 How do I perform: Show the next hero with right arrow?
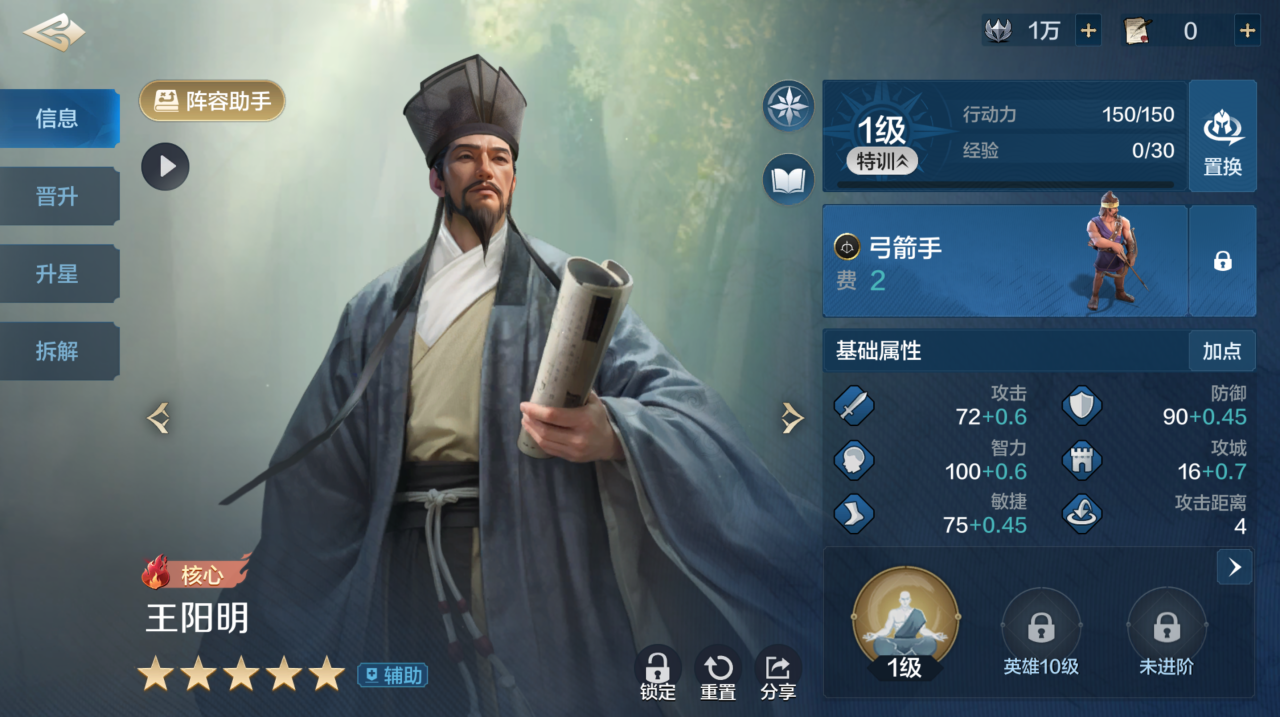pos(792,418)
